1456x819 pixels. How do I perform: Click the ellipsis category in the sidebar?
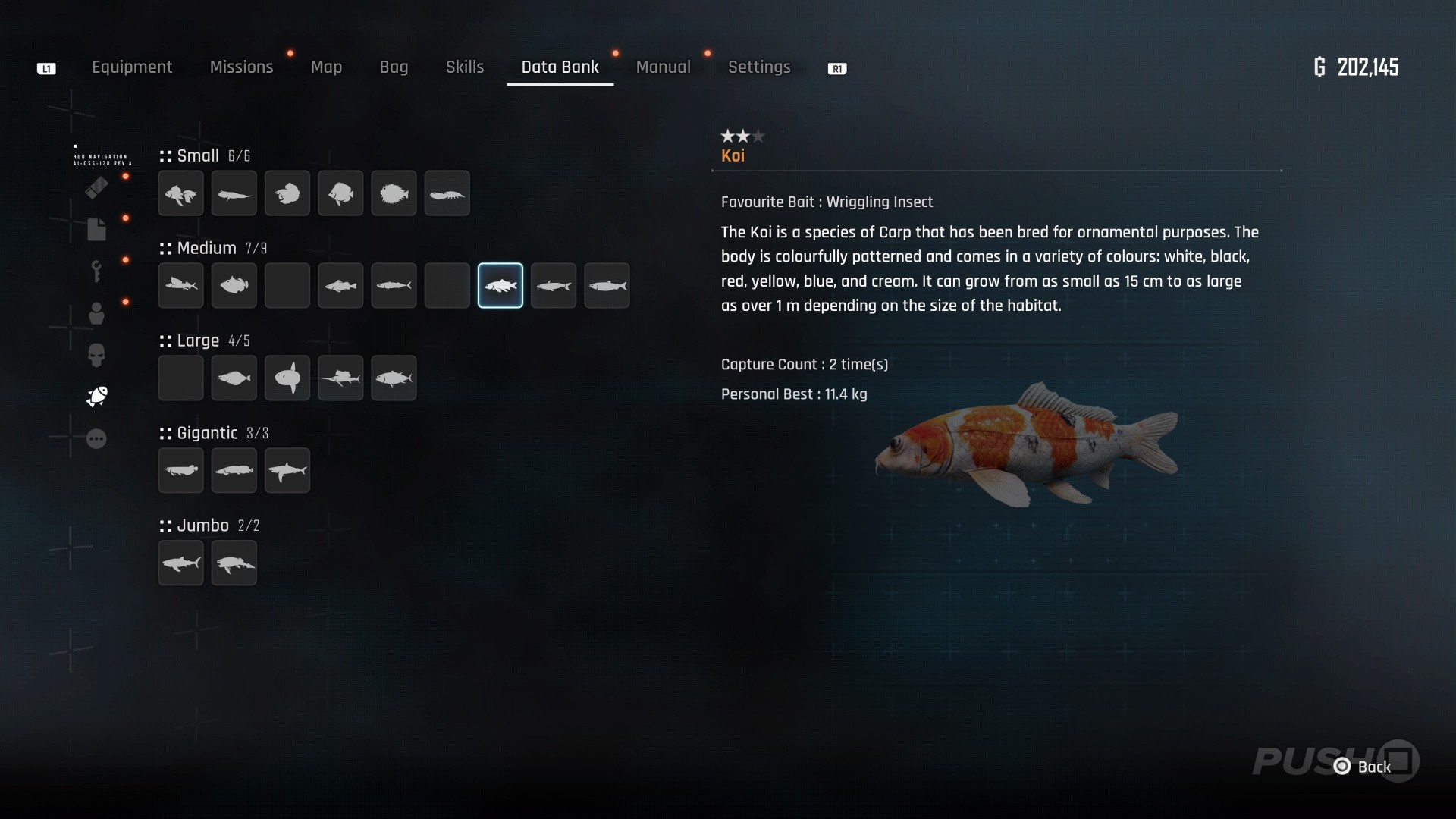tap(96, 439)
